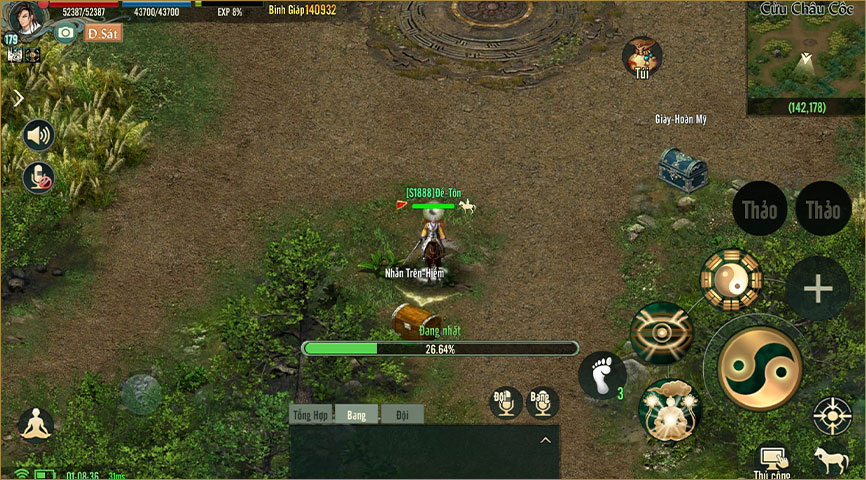Mount the horse using horse icon

point(832,460)
